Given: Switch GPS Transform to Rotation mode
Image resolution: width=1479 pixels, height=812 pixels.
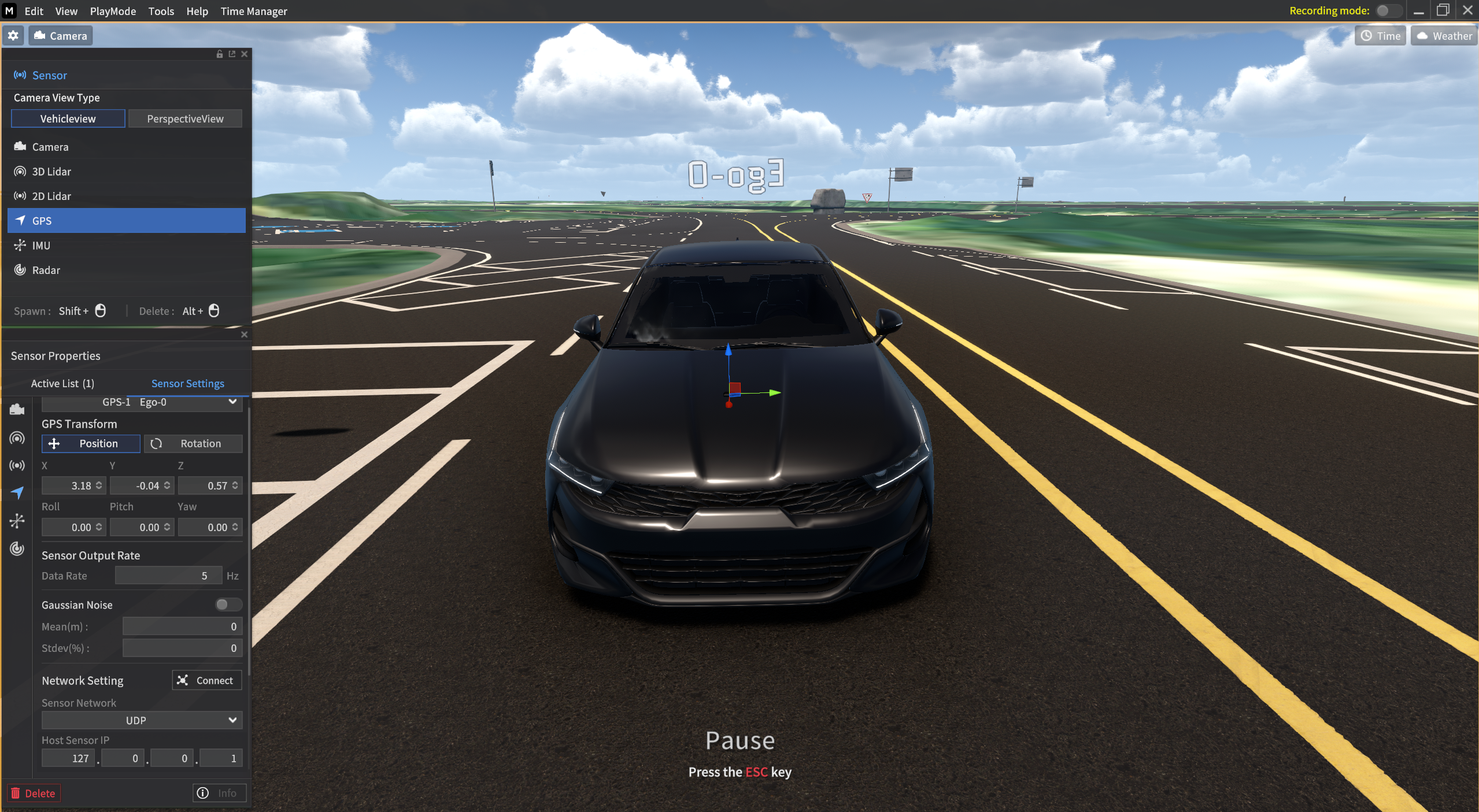Looking at the screenshot, I should (x=193, y=443).
